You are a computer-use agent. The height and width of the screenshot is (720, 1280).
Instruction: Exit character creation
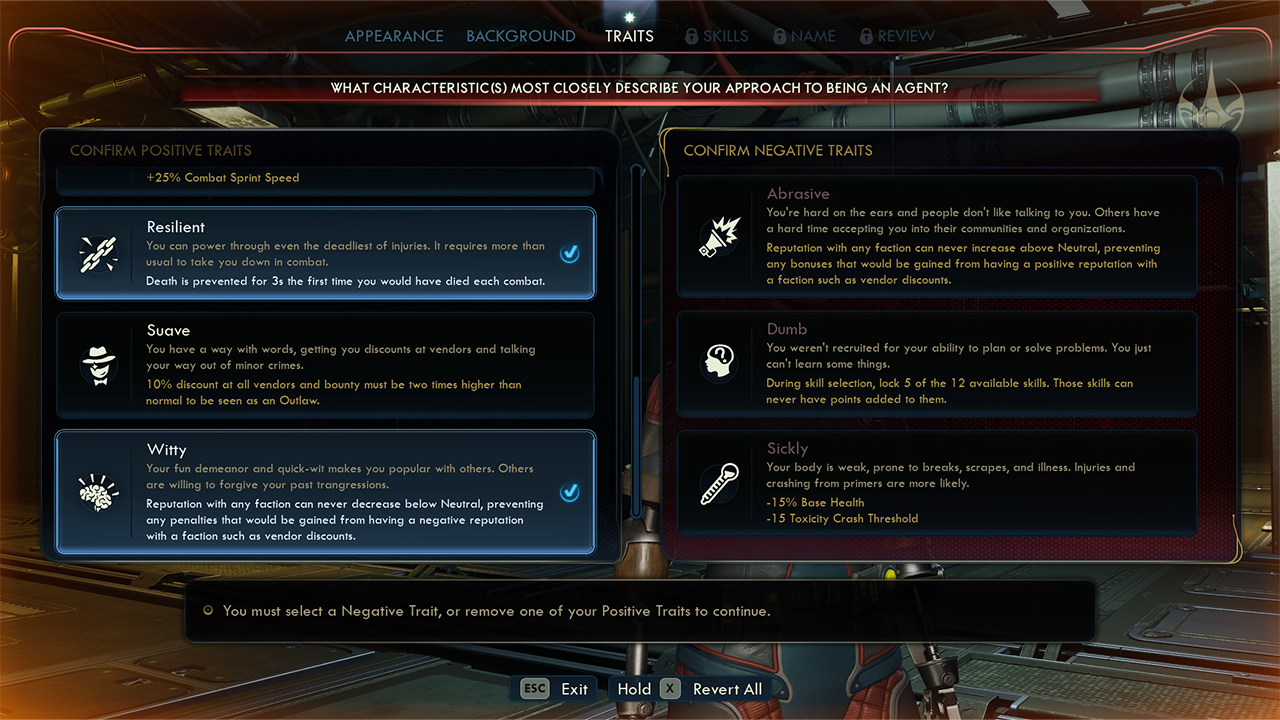[x=557, y=689]
